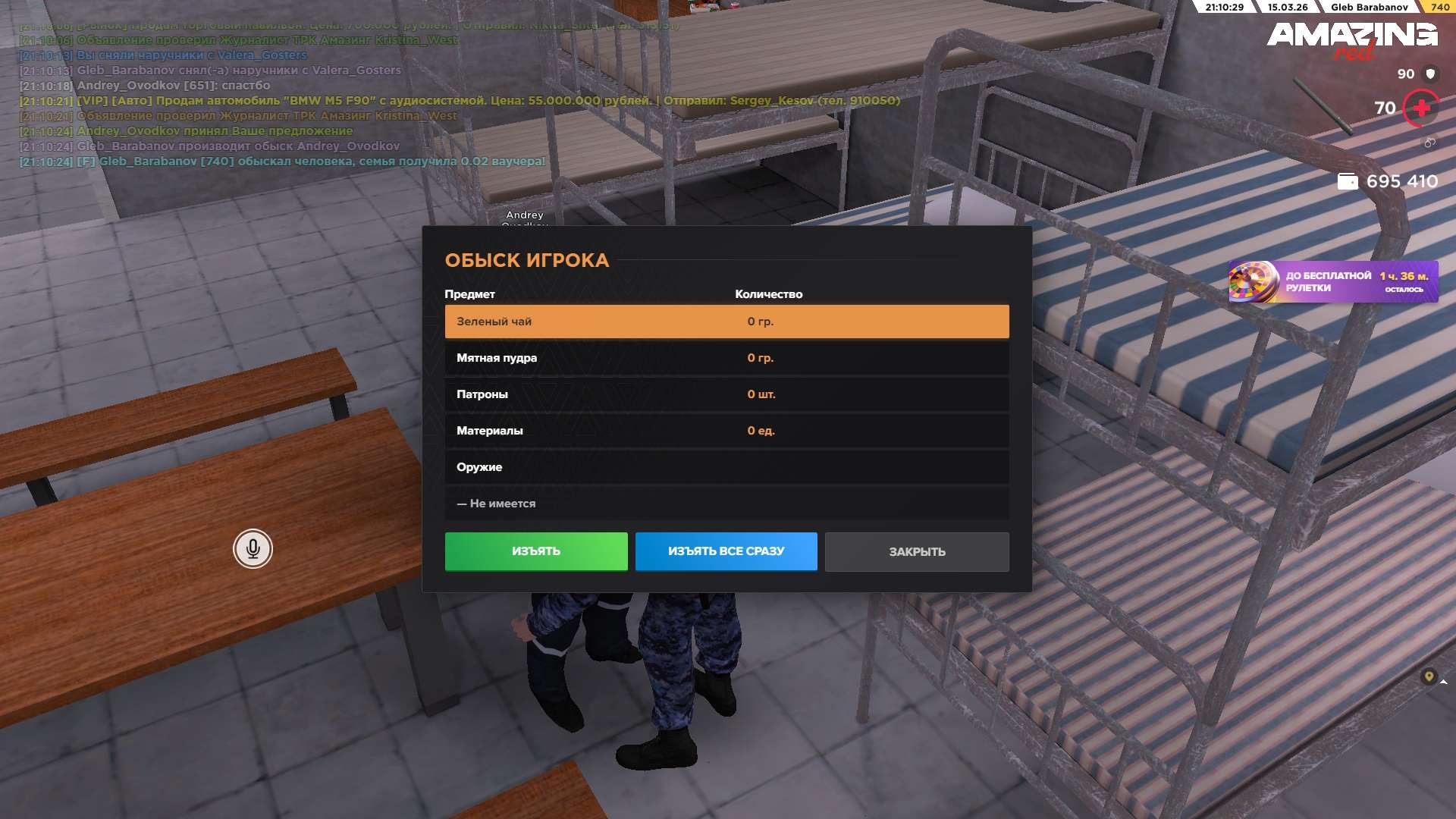Click the yellow map pin icon
Screen dimensions: 1456x819
point(1429,676)
